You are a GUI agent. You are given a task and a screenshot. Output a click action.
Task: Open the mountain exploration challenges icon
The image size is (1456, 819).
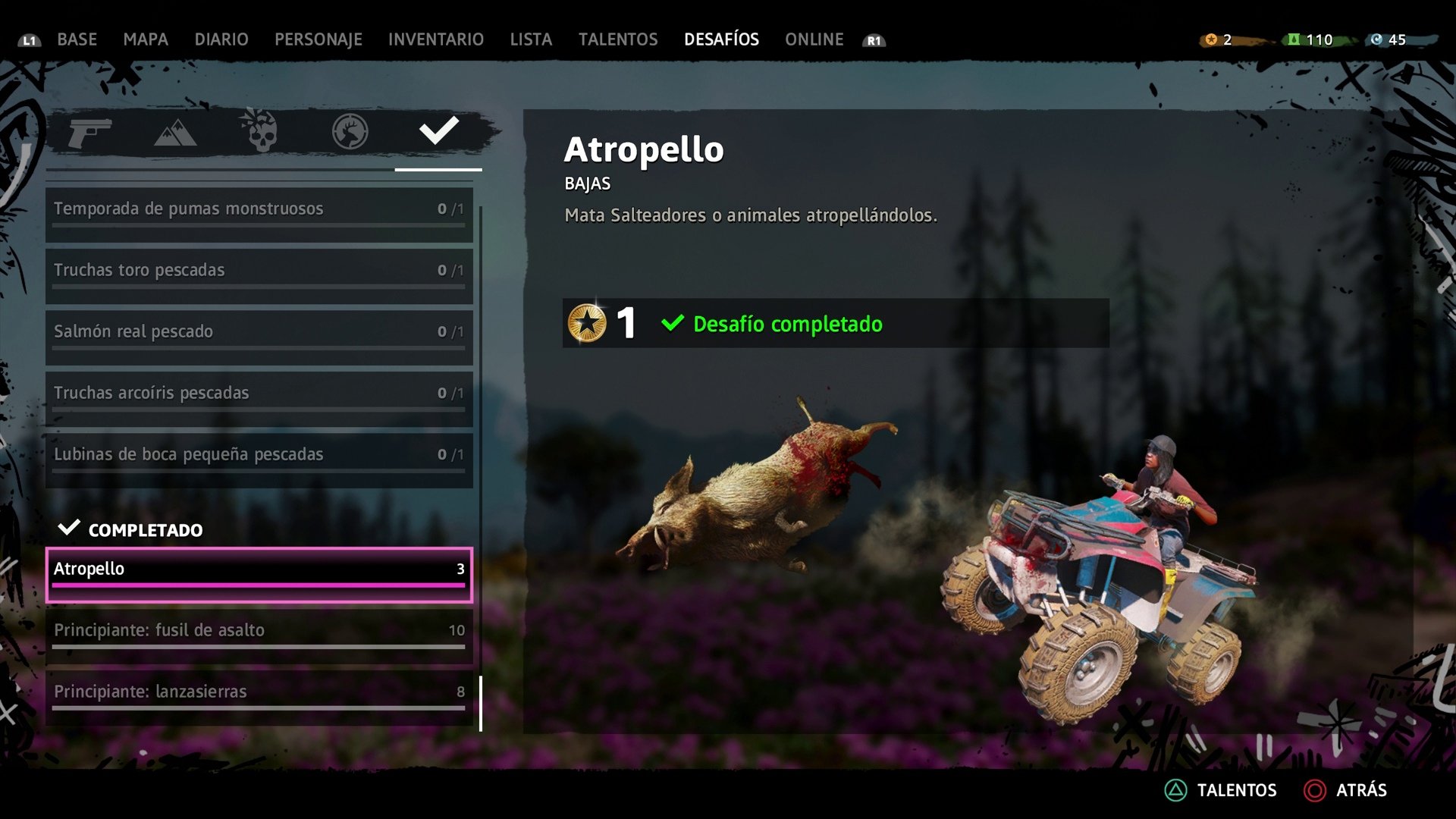176,133
